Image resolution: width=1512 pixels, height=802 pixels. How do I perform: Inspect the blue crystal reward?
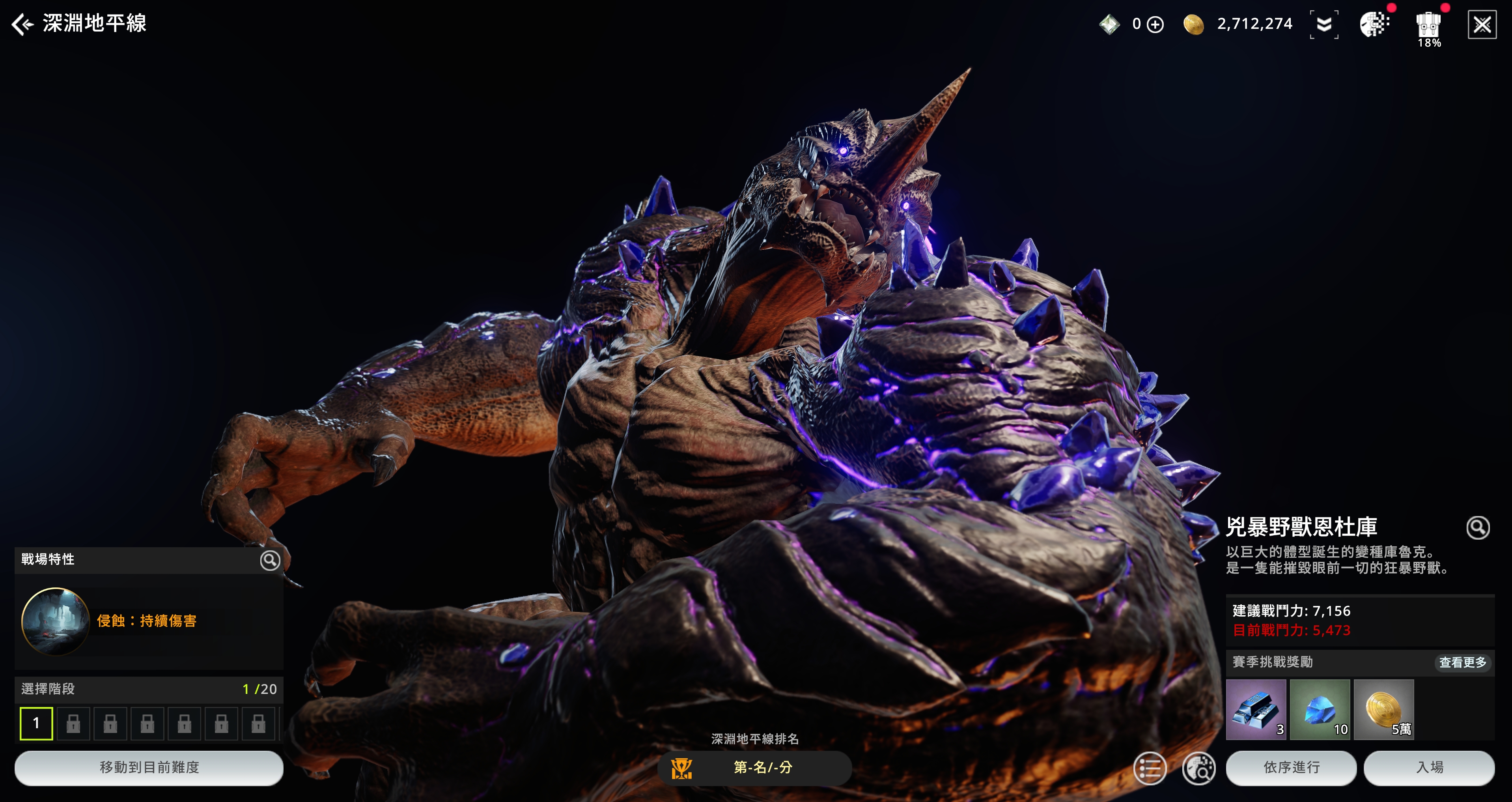coord(1320,709)
